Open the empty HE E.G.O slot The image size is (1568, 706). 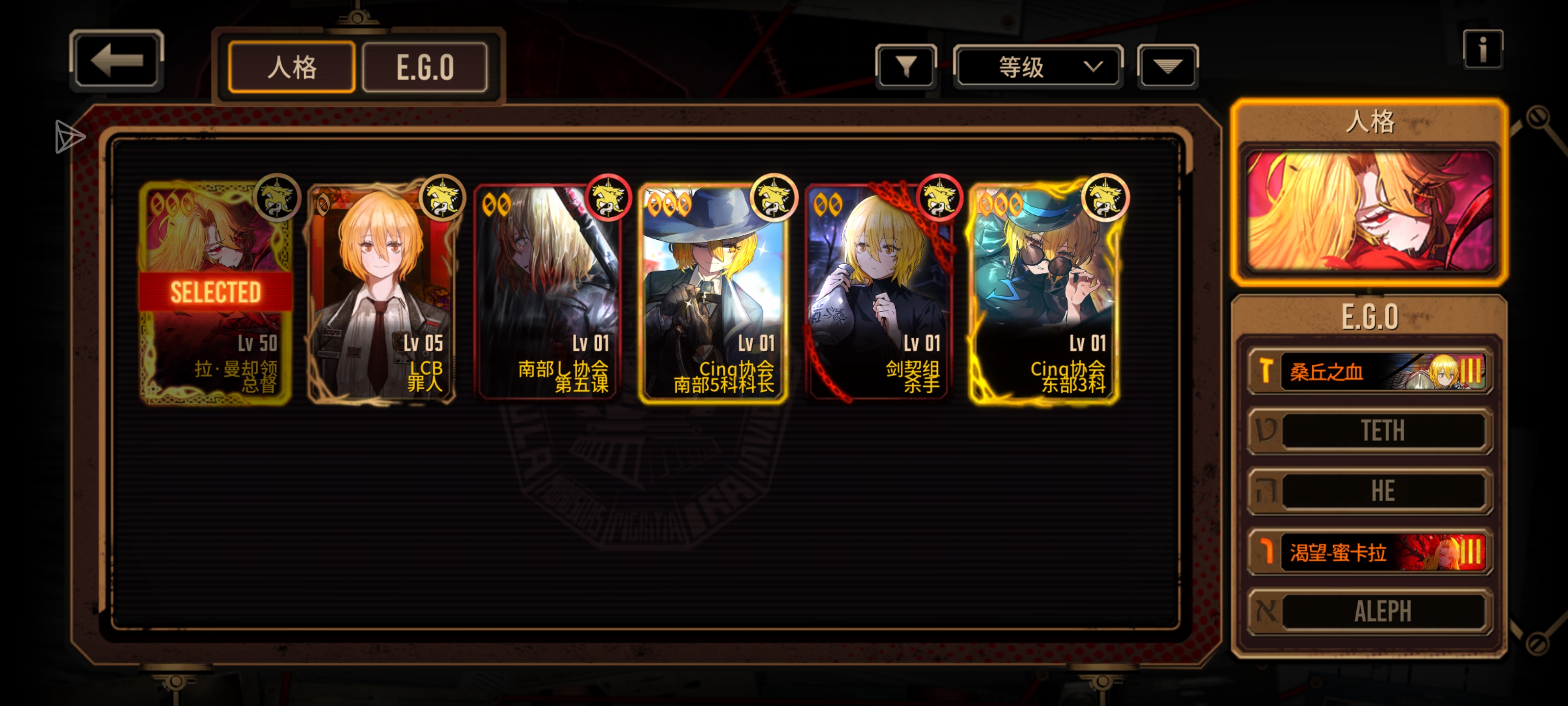click(x=1370, y=491)
